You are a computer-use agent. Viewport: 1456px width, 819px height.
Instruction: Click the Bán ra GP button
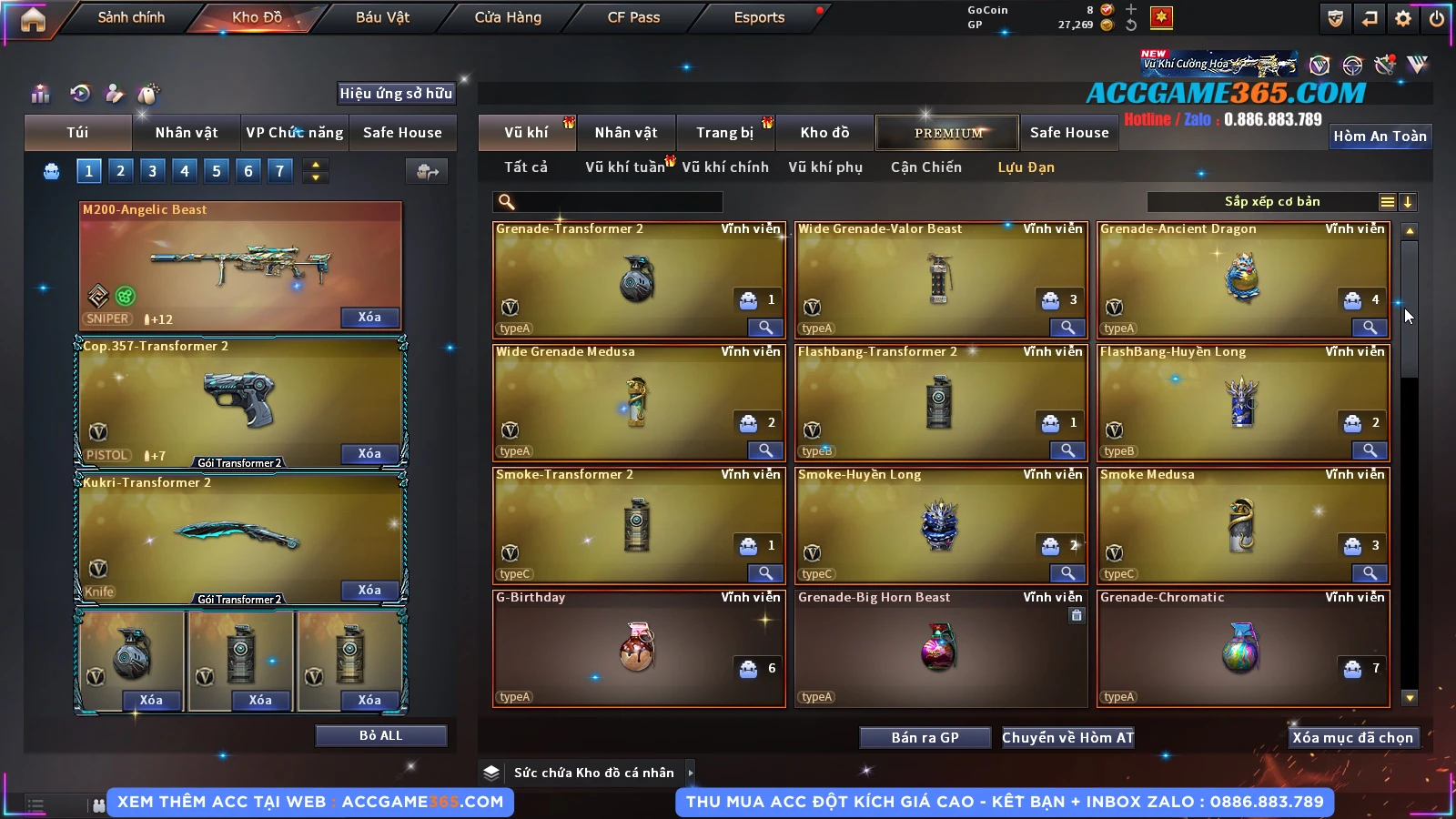[x=925, y=737]
